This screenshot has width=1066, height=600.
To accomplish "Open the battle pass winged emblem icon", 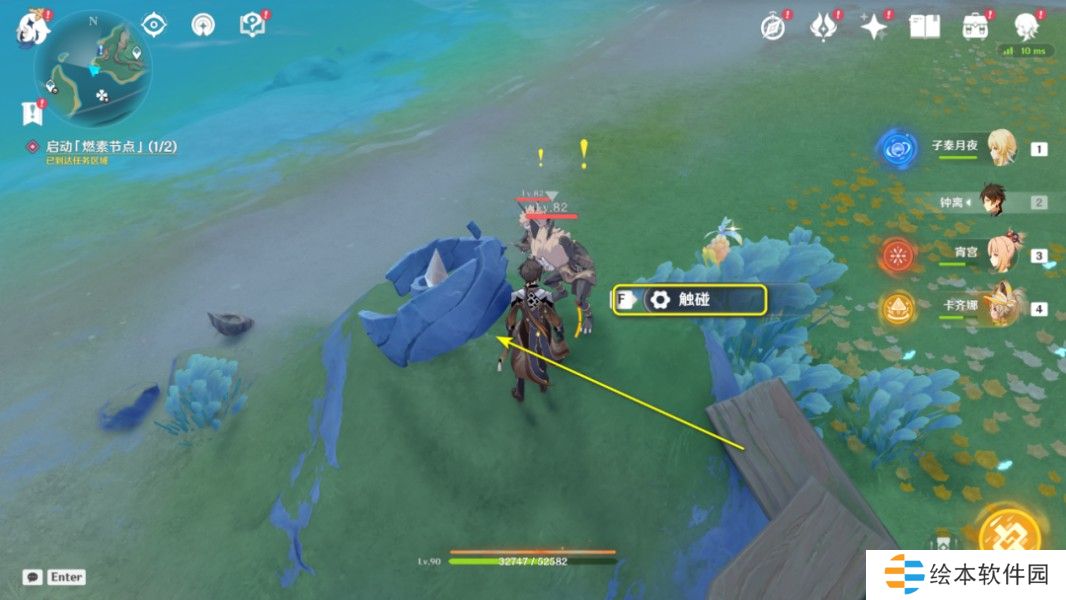I will coord(822,27).
